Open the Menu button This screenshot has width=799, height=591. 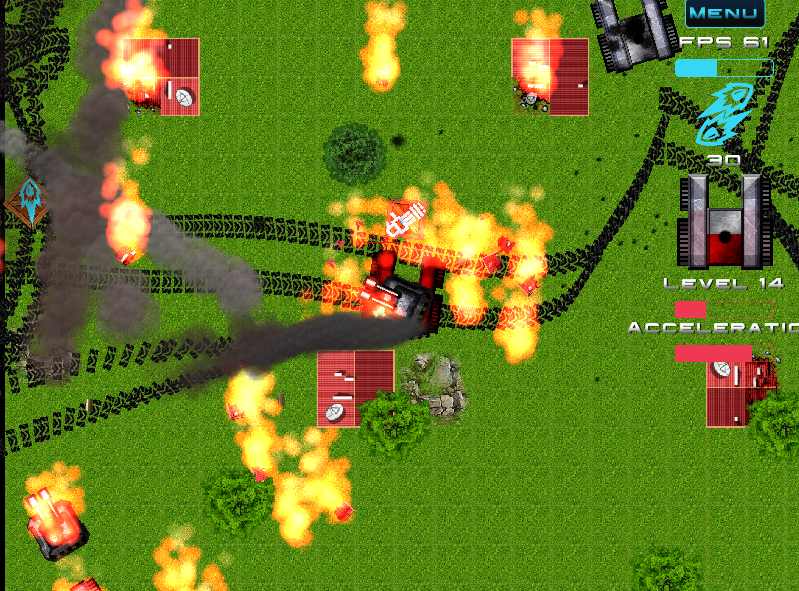[x=725, y=13]
